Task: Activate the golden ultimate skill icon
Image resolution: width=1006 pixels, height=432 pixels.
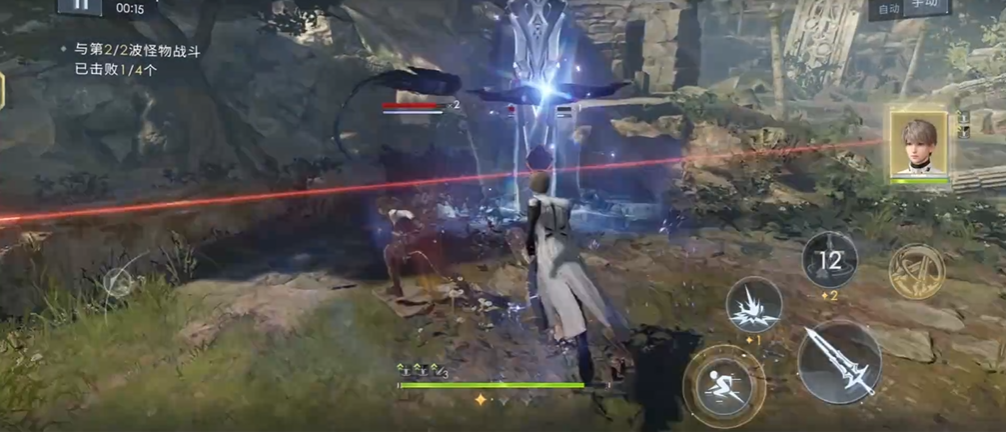Action: click(916, 271)
